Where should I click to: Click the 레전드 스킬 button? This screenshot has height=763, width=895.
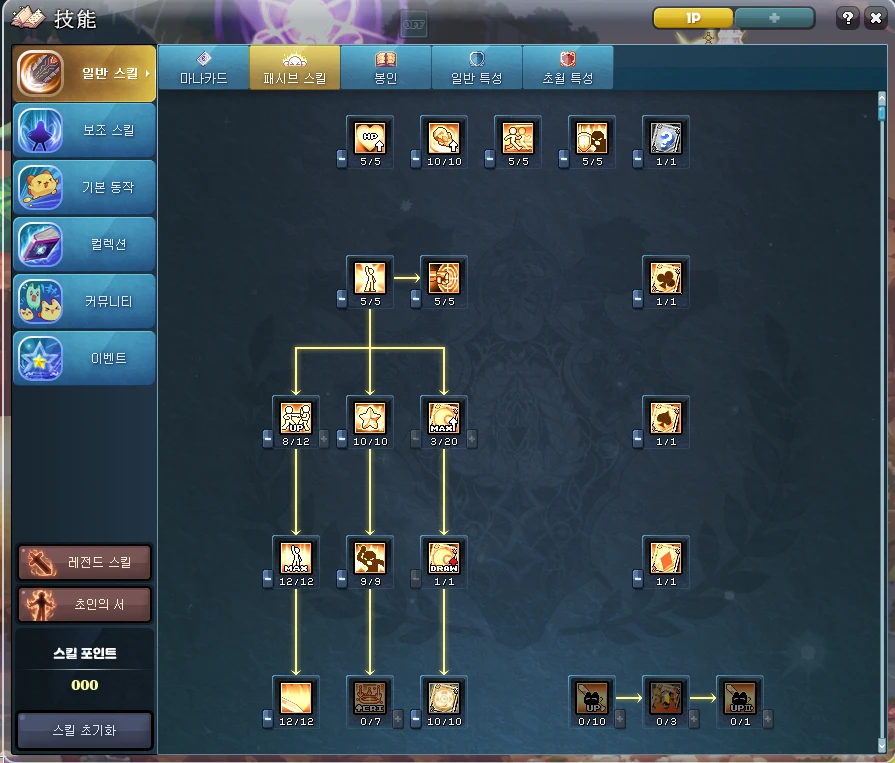click(x=85, y=562)
